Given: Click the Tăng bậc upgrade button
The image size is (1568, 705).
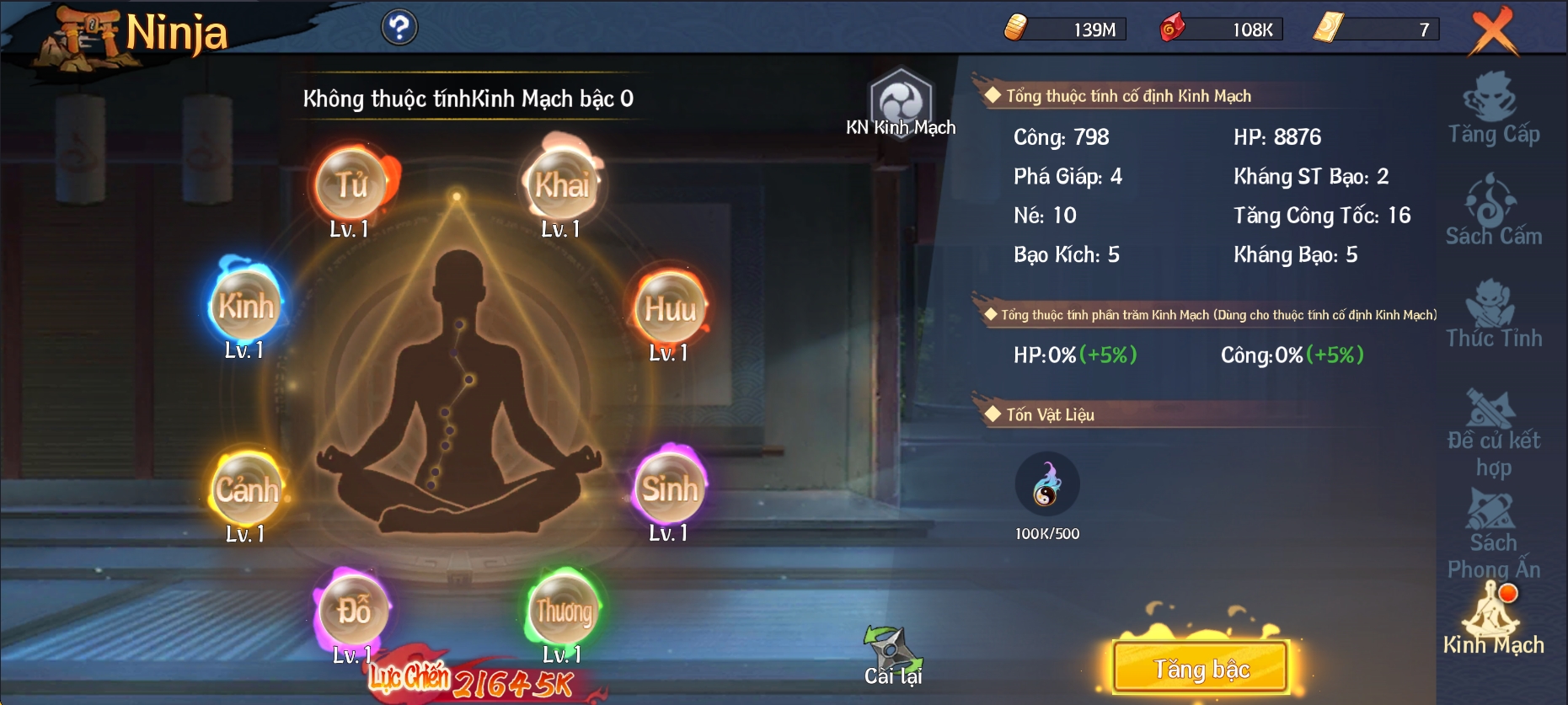Looking at the screenshot, I should point(1201,668).
